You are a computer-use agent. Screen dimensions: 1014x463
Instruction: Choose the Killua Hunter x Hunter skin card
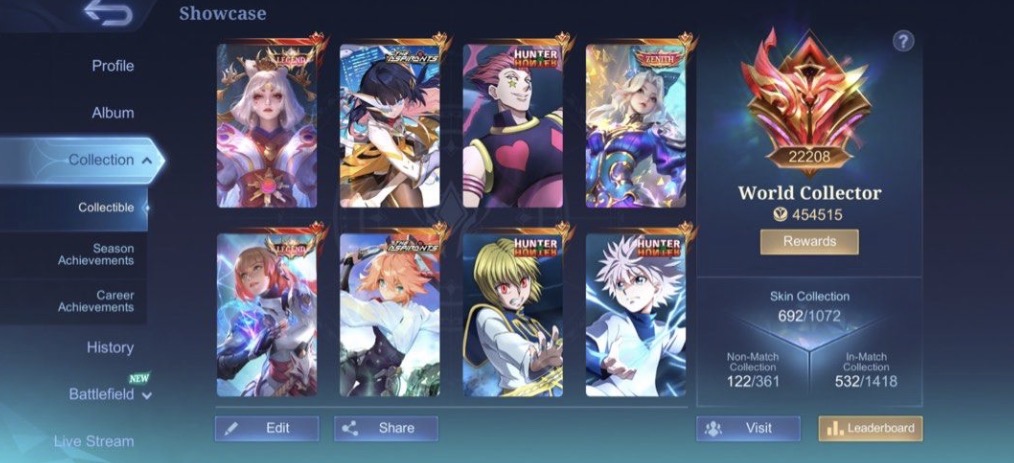point(635,315)
